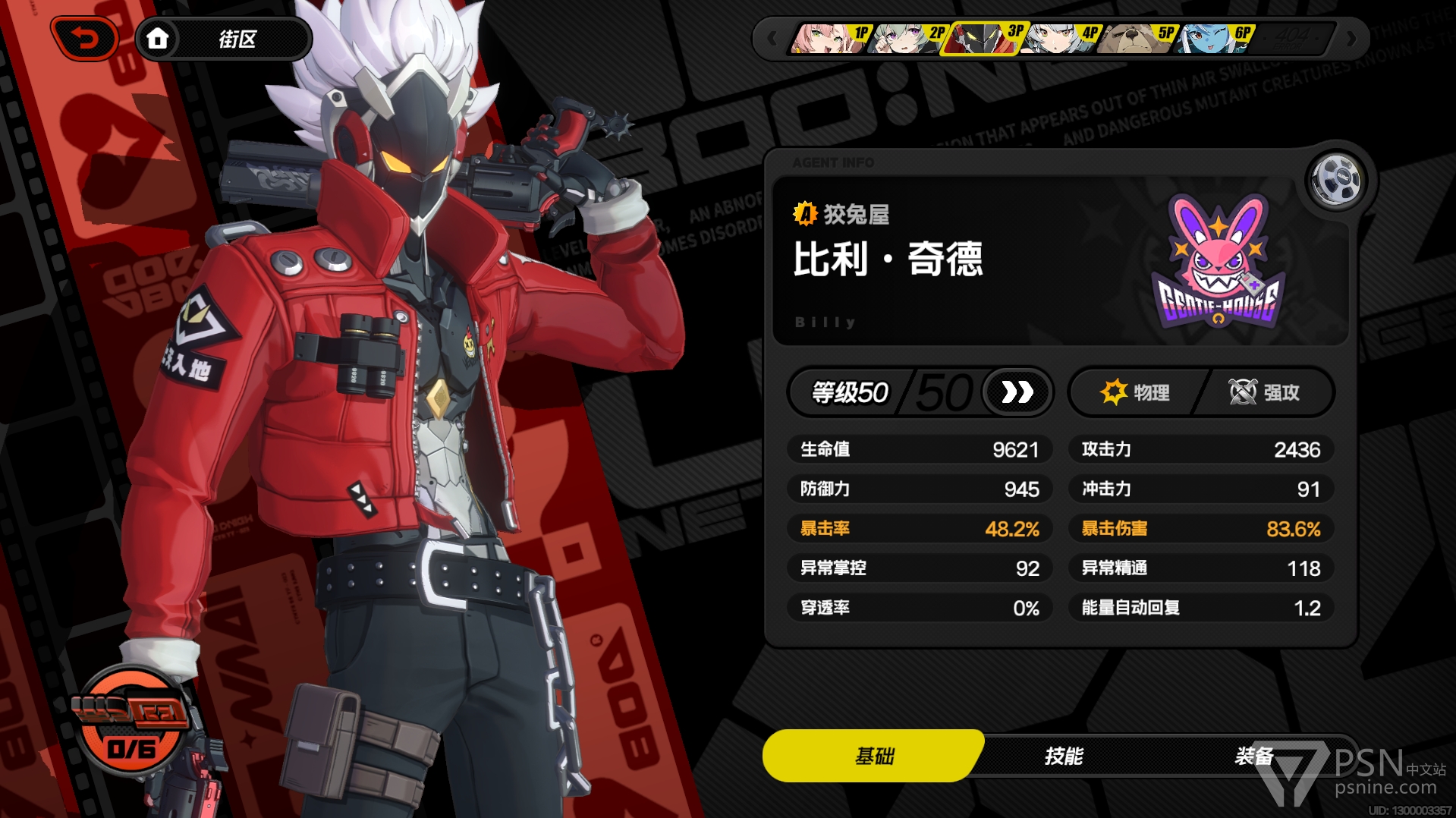Pick the bear 5P agent portrait
Viewport: 1456px width, 818px height.
click(1134, 37)
